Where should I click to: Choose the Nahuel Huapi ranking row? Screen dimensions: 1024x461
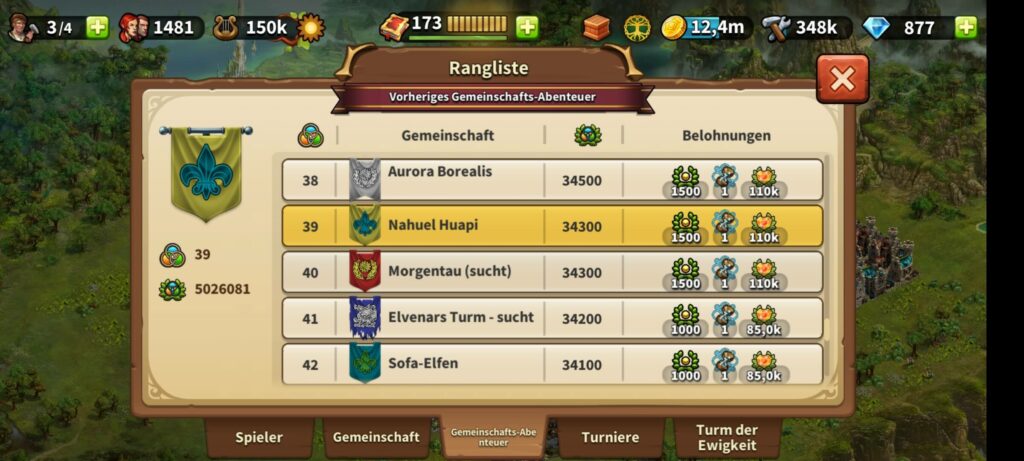pos(552,226)
